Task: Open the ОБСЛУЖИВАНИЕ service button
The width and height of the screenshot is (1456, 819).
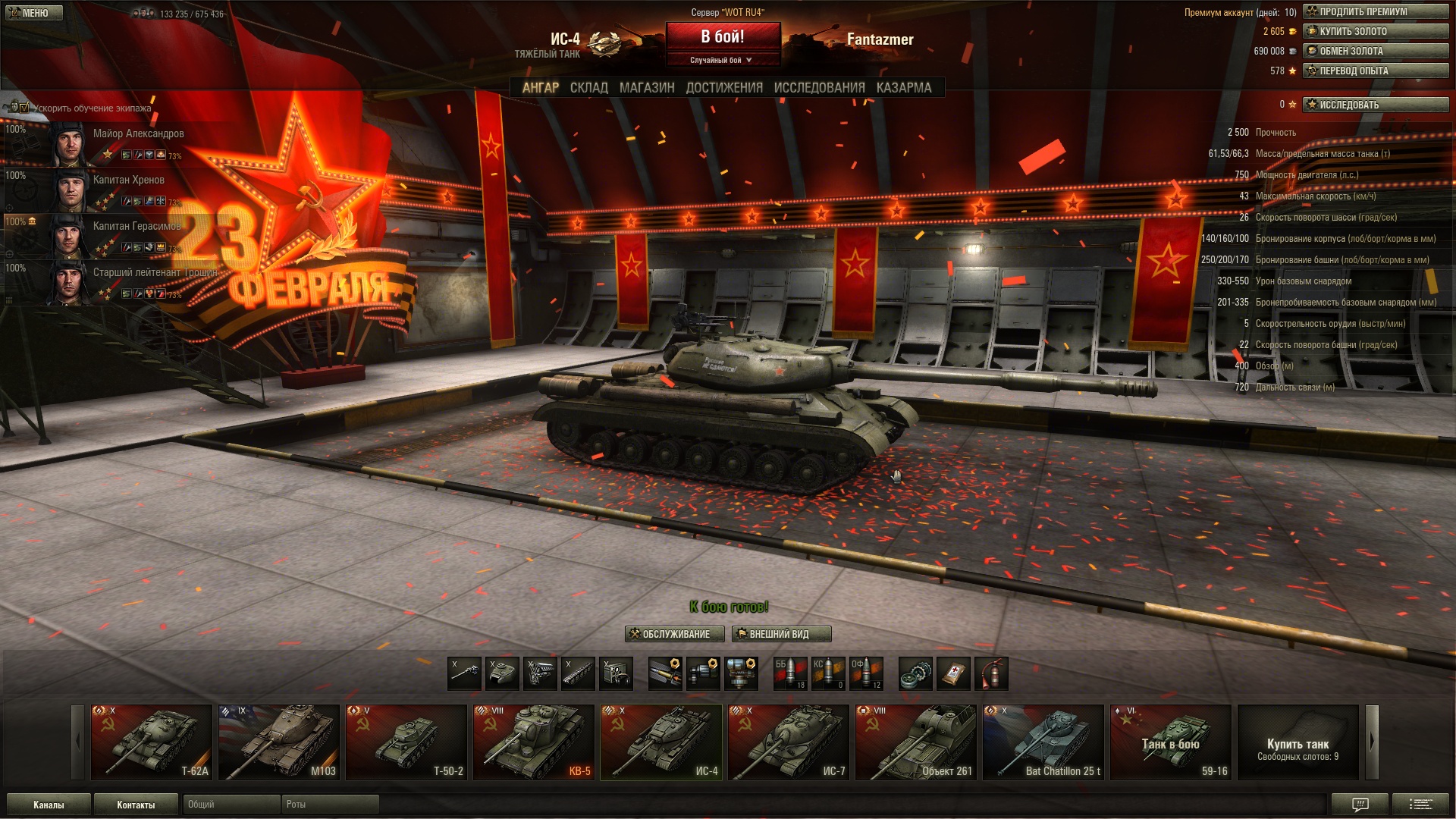Action: point(674,634)
